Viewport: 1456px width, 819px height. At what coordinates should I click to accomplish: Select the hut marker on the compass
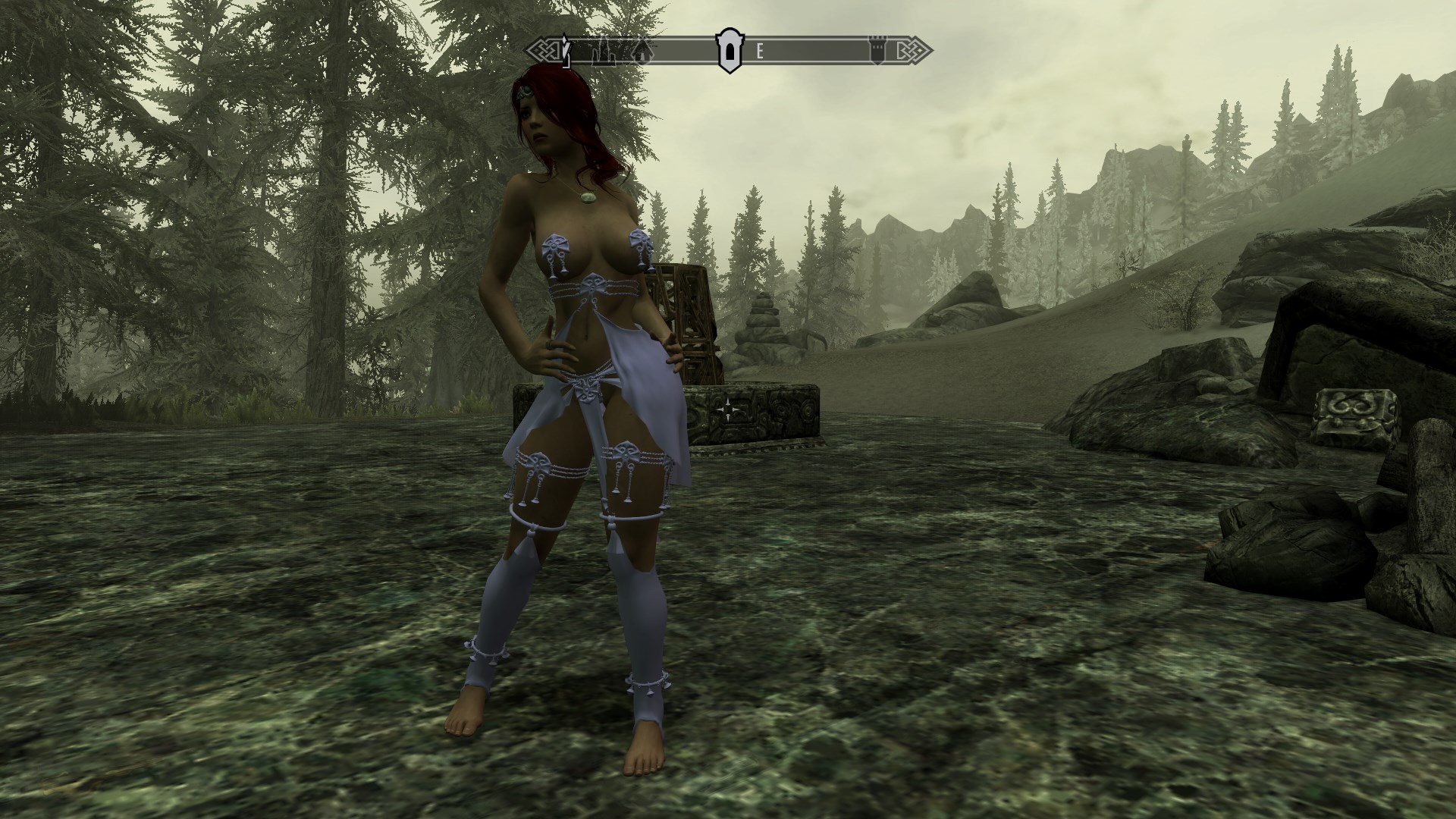pyautogui.click(x=643, y=52)
